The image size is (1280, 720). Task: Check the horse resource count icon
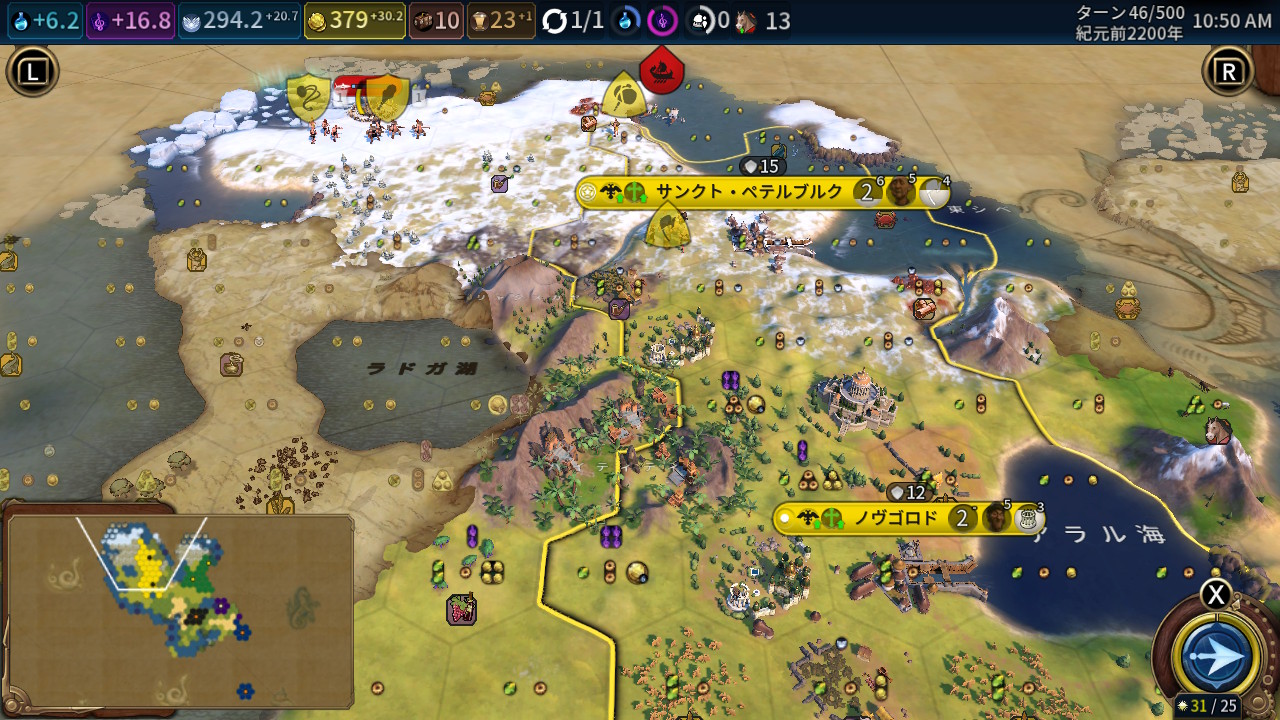(746, 21)
